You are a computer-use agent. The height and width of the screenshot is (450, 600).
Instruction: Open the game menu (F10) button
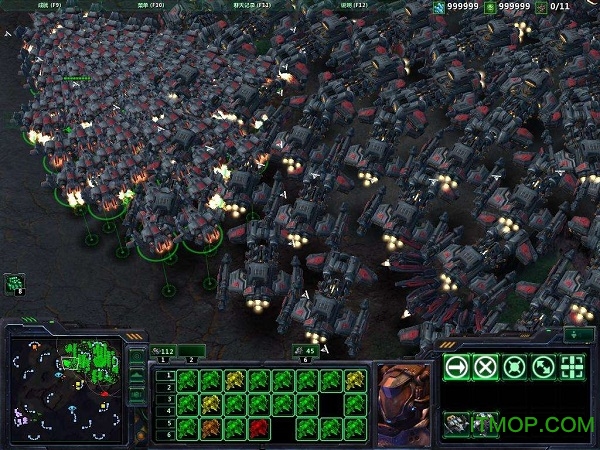click(x=157, y=6)
